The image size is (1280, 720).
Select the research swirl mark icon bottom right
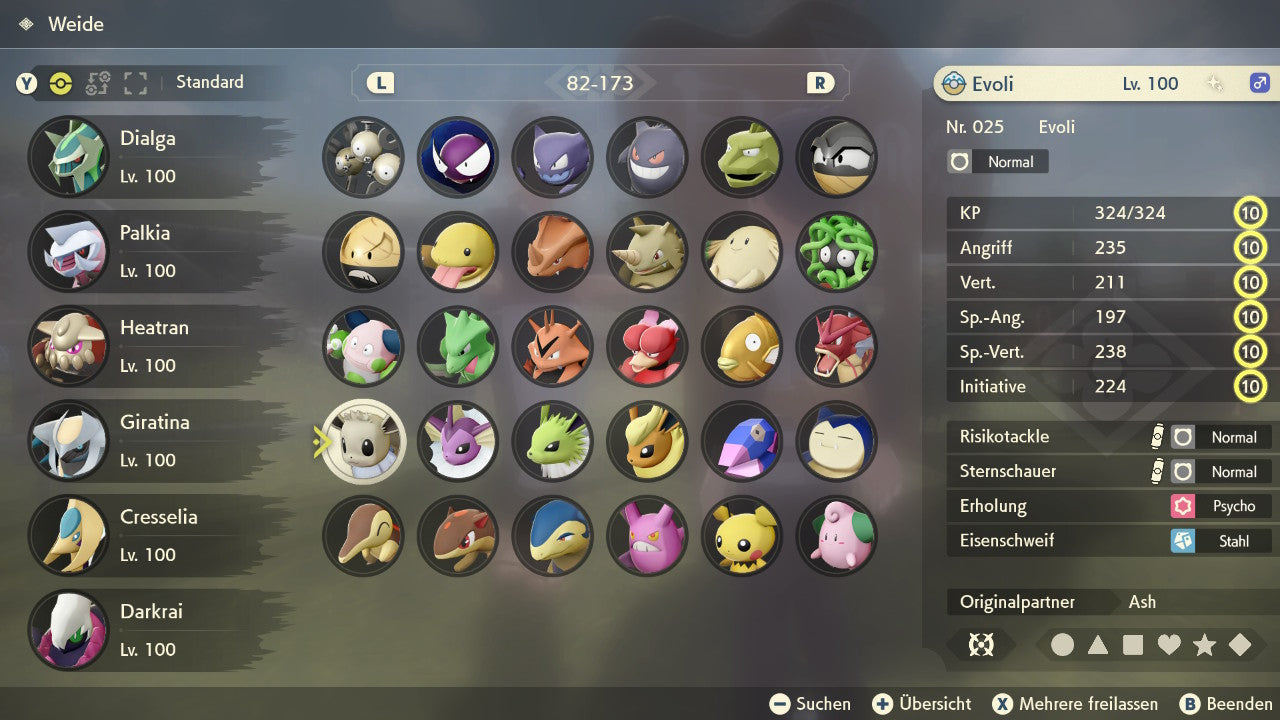coord(981,645)
